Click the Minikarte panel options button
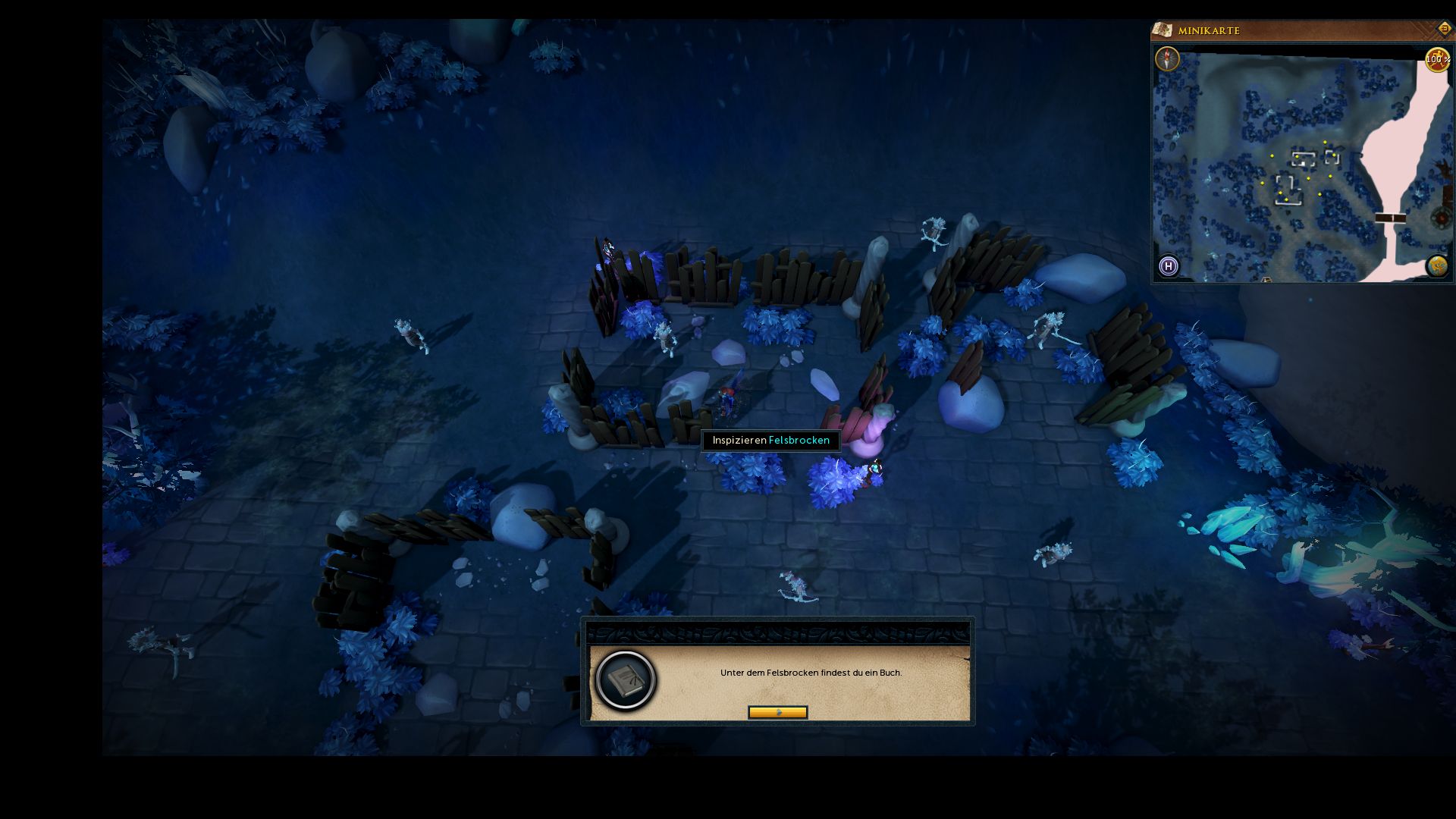Screen dimensions: 1456x819 (x=1444, y=29)
